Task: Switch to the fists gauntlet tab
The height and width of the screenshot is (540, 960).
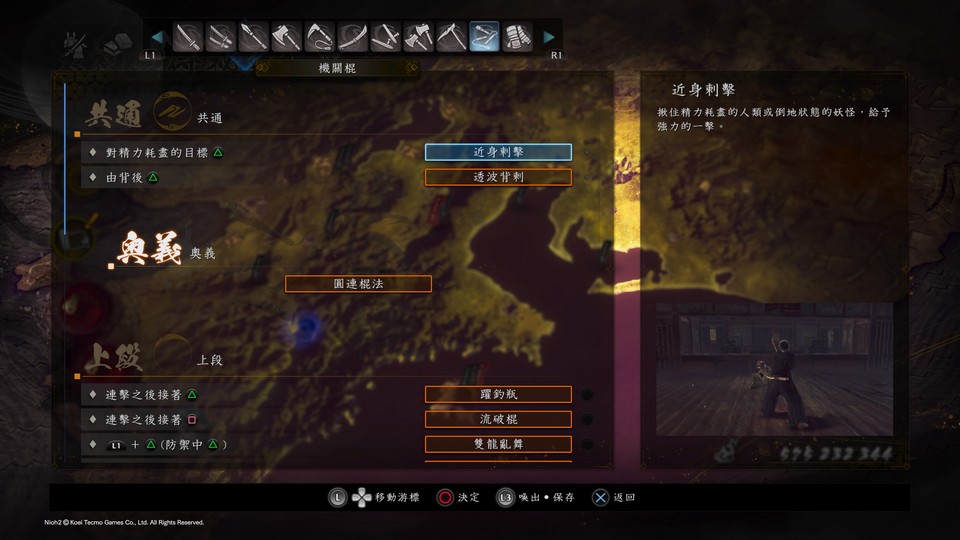Action: [517, 38]
